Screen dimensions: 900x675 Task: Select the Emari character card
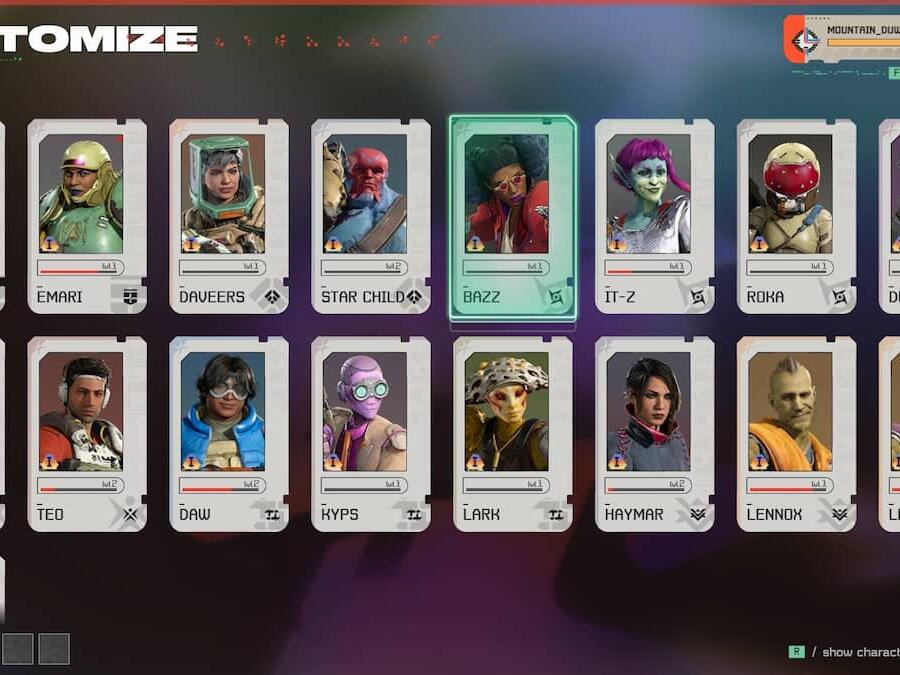87,215
